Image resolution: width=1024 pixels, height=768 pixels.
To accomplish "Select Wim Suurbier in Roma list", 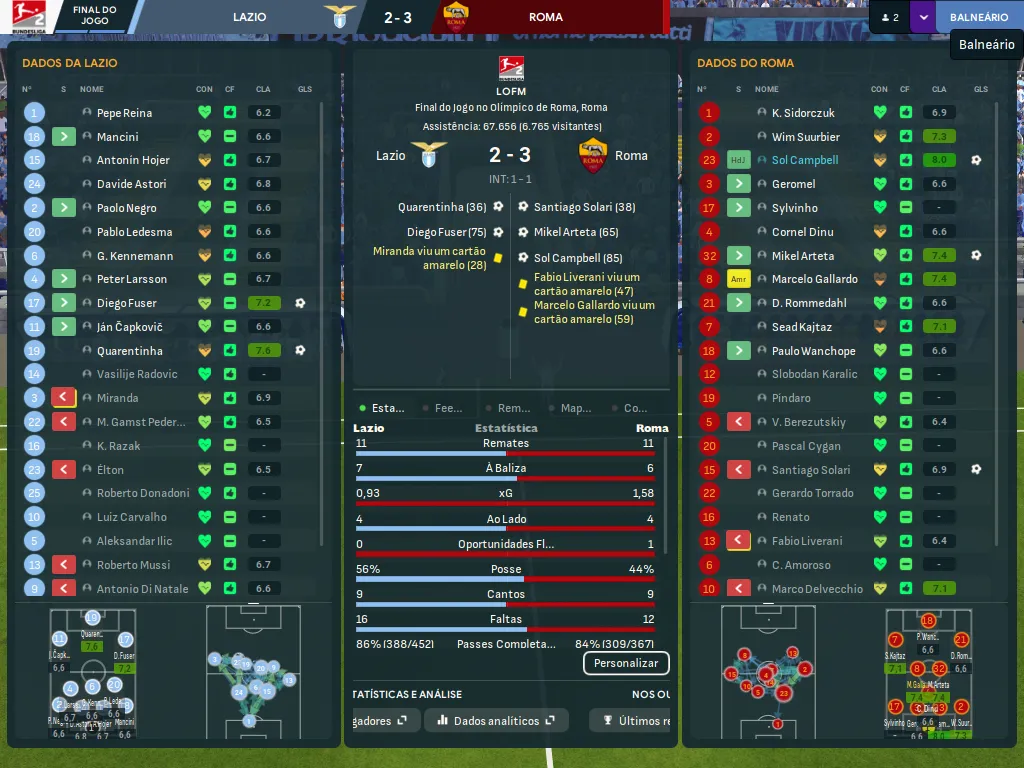I will pyautogui.click(x=805, y=137).
